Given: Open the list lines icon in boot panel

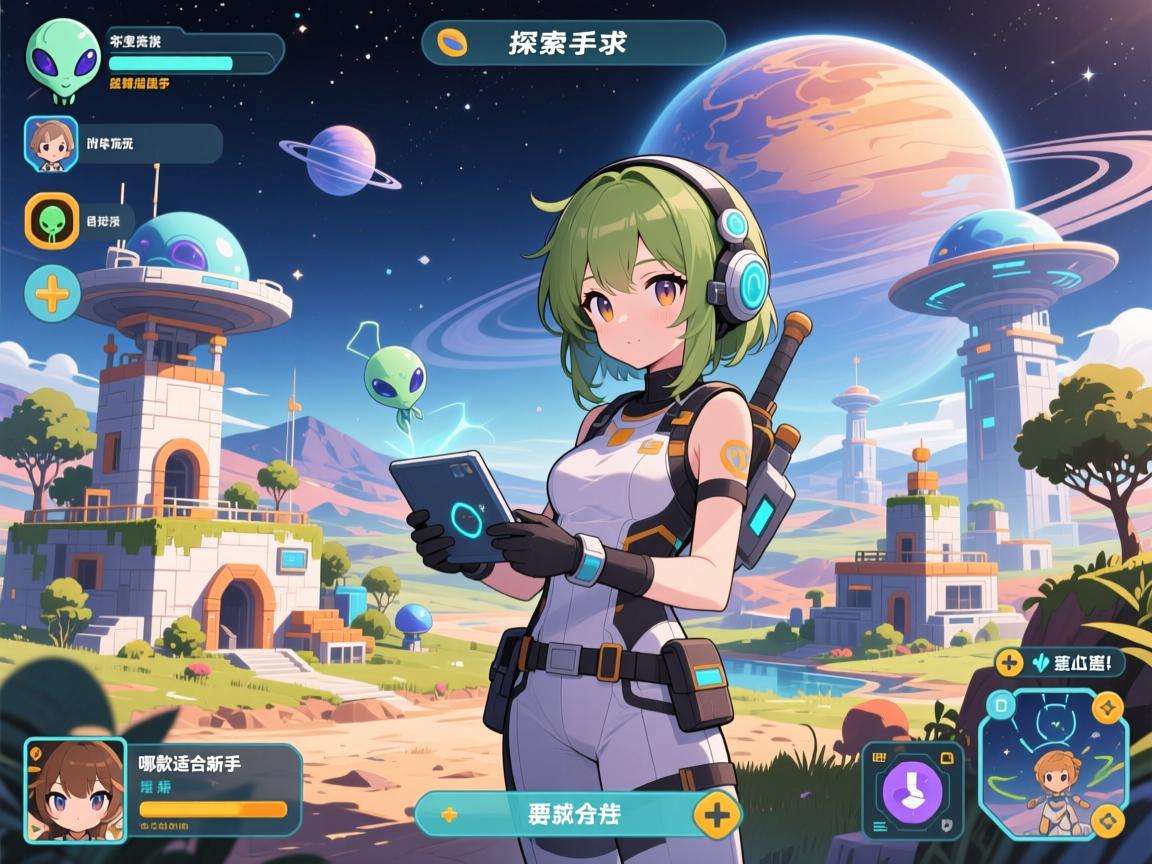Looking at the screenshot, I should point(882,828).
